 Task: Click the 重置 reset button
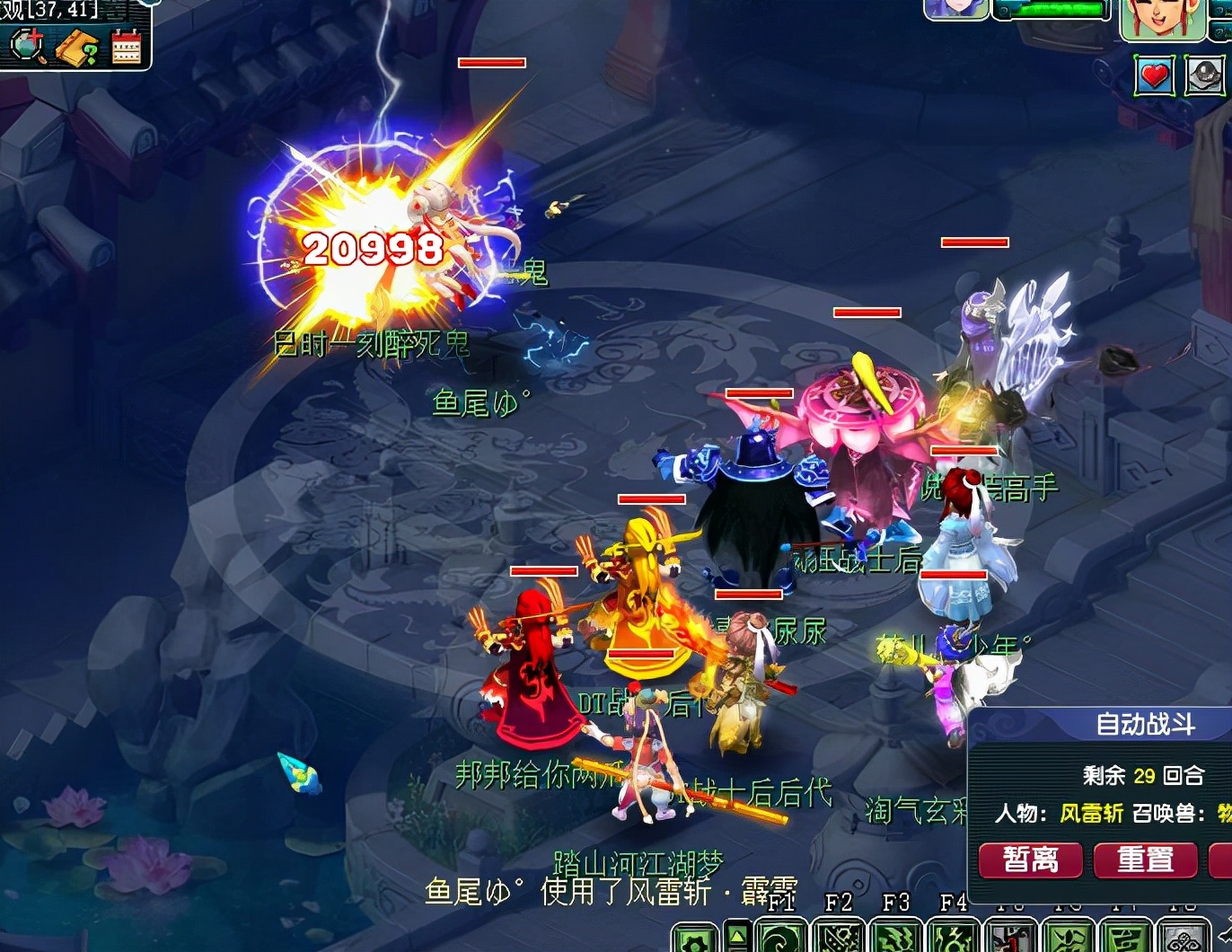pyautogui.click(x=1145, y=859)
